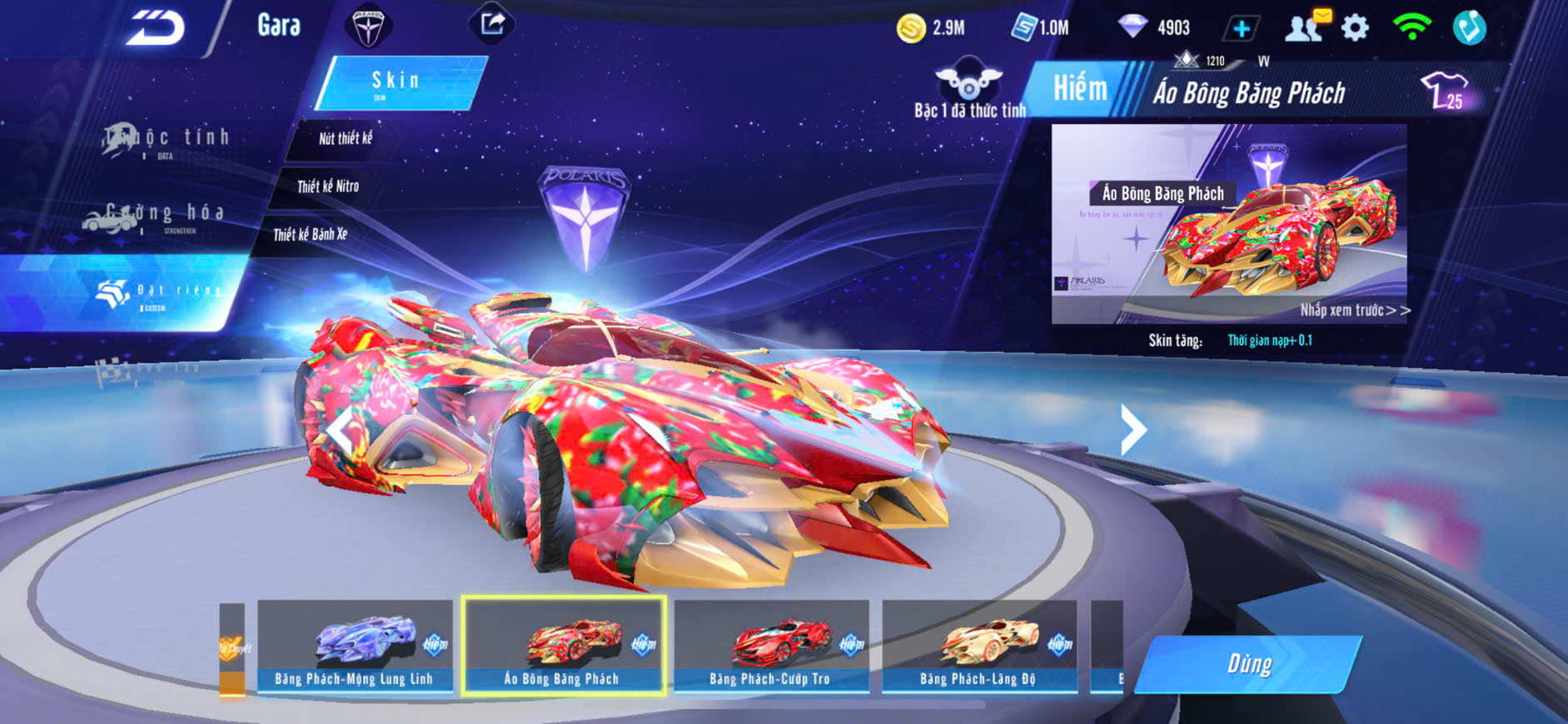Open the gear settings
The width and height of the screenshot is (1568, 724).
point(1355,28)
